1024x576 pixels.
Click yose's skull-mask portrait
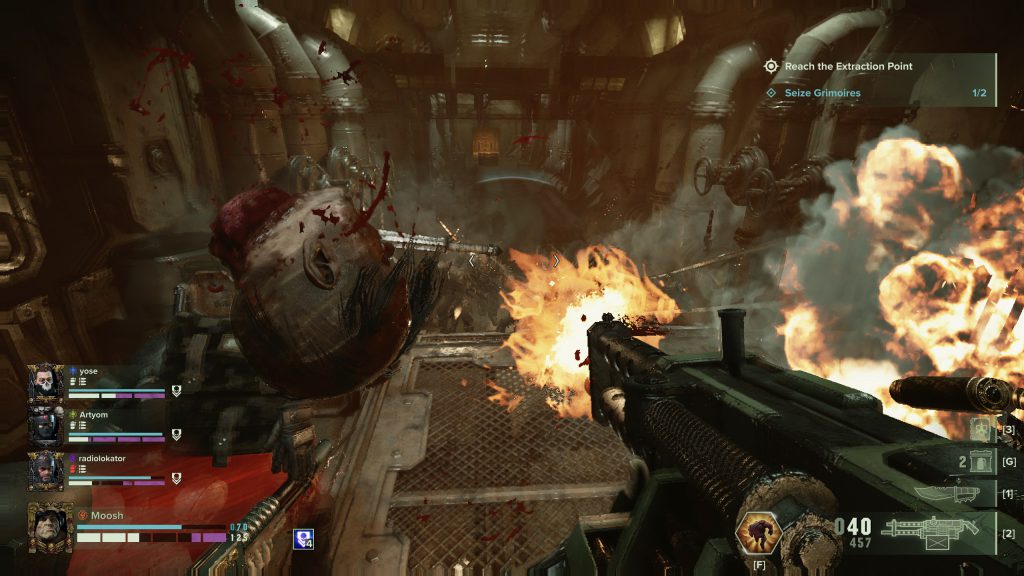45,381
